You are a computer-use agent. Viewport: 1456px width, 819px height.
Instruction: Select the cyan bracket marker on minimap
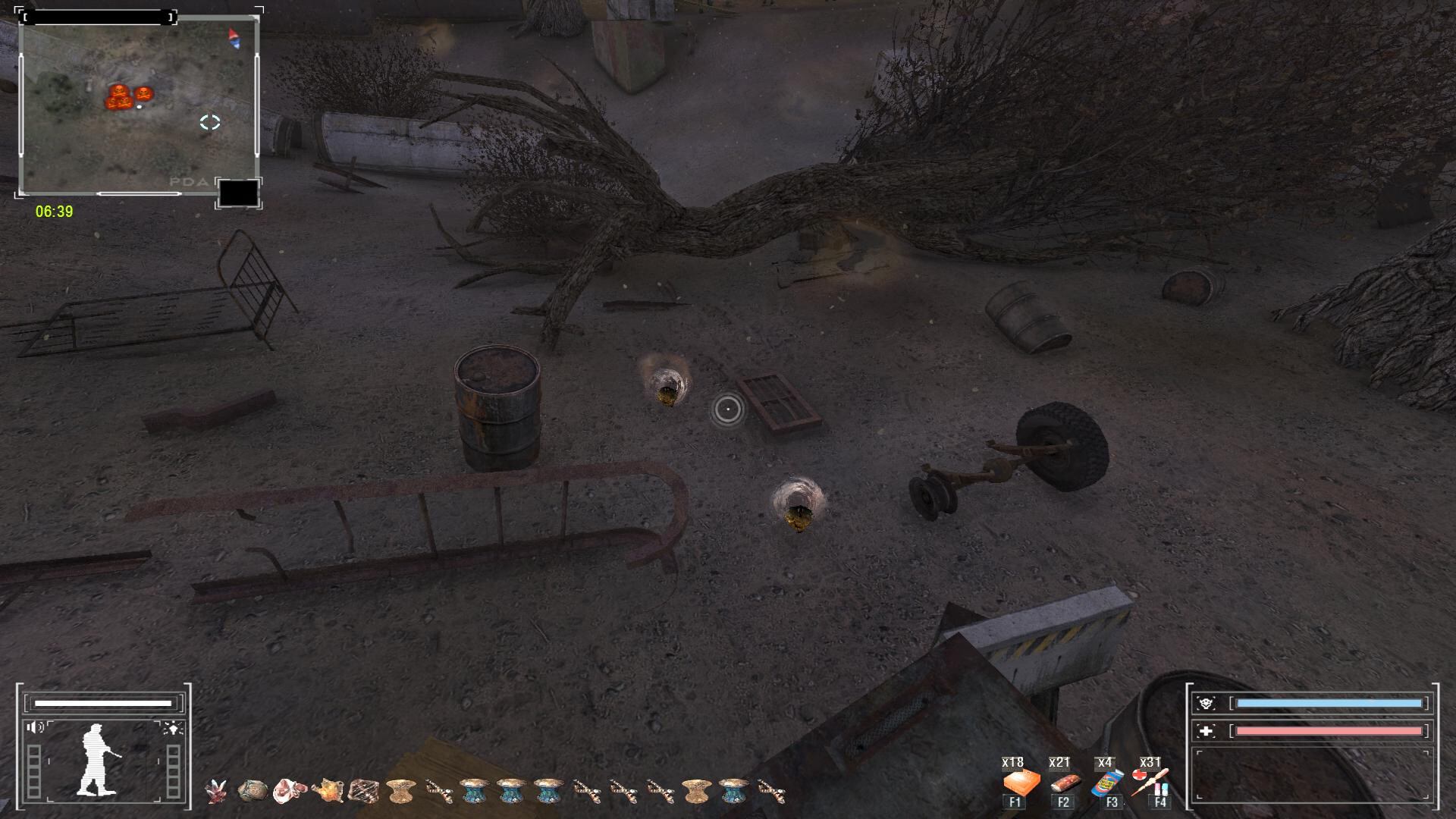click(210, 123)
